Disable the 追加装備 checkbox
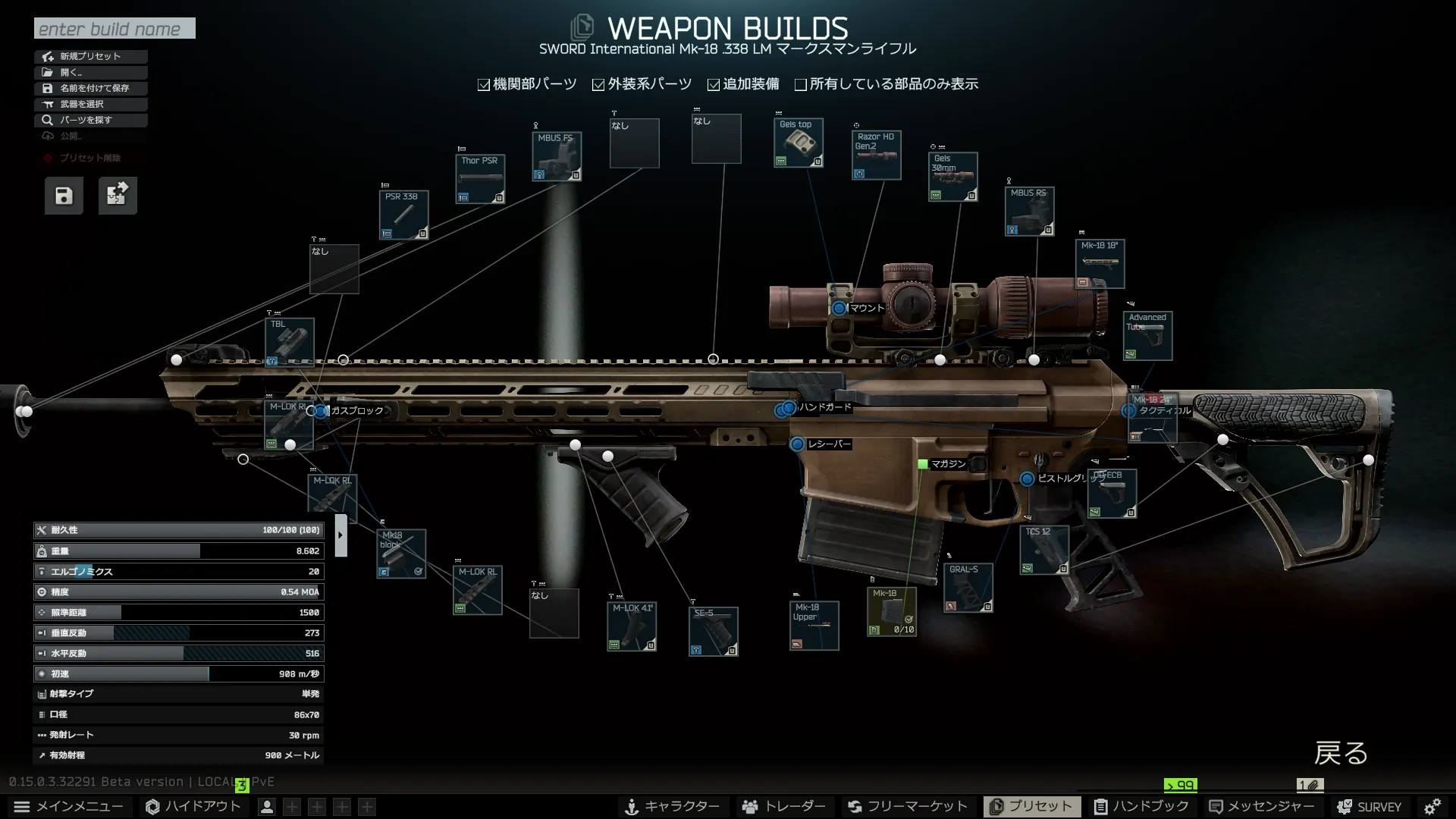 click(713, 83)
